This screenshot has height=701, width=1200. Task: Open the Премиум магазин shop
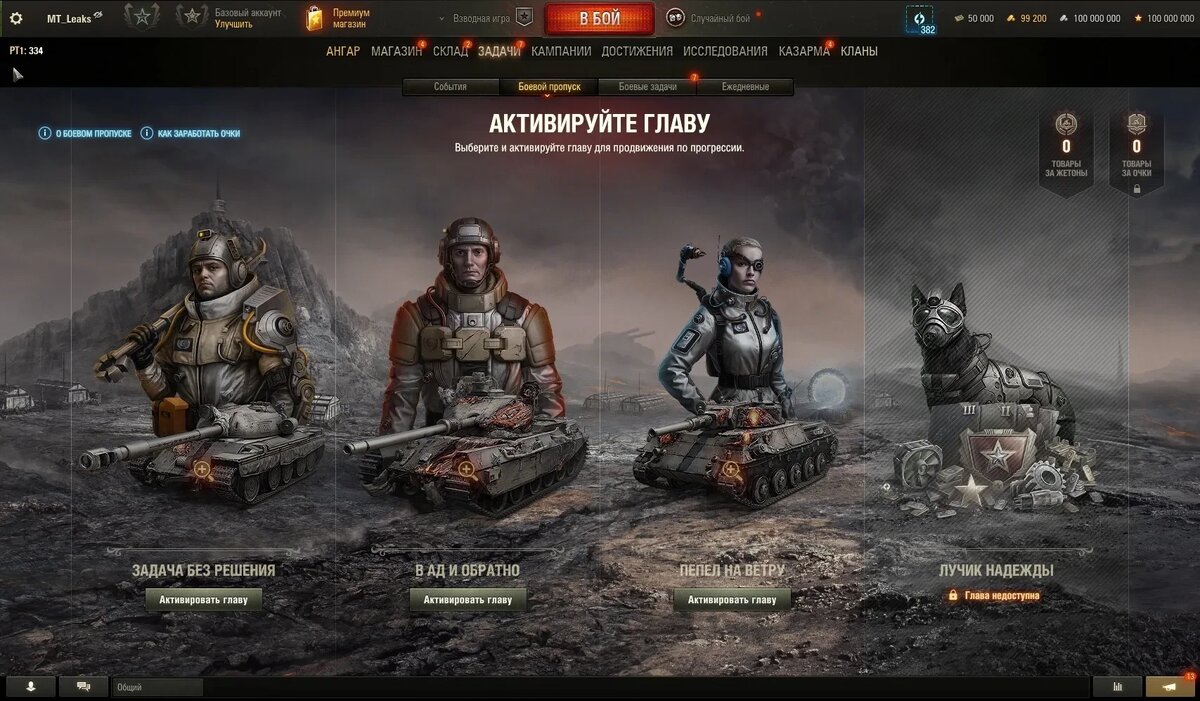(340, 18)
